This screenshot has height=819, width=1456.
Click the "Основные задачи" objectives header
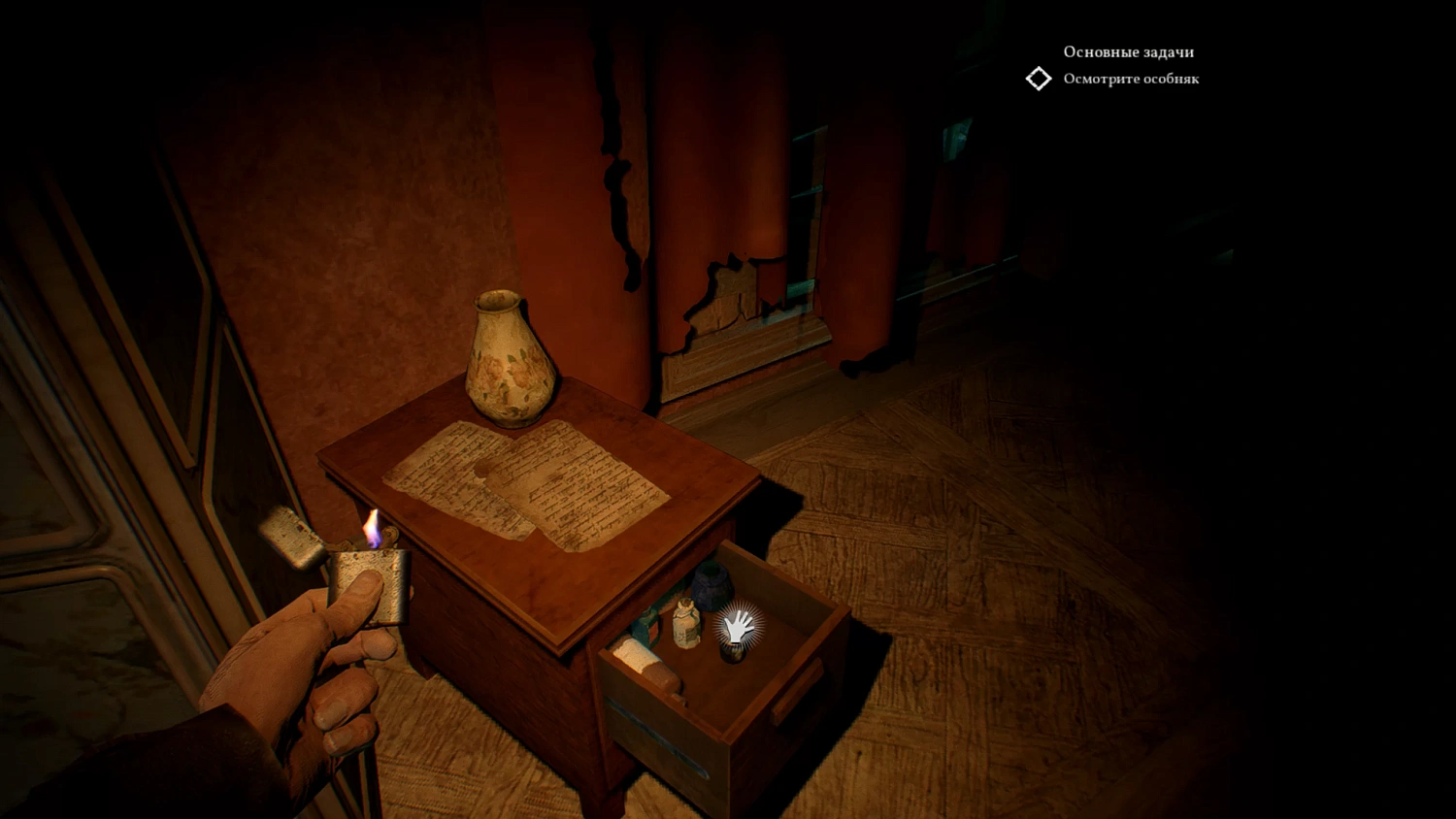coord(1128,52)
